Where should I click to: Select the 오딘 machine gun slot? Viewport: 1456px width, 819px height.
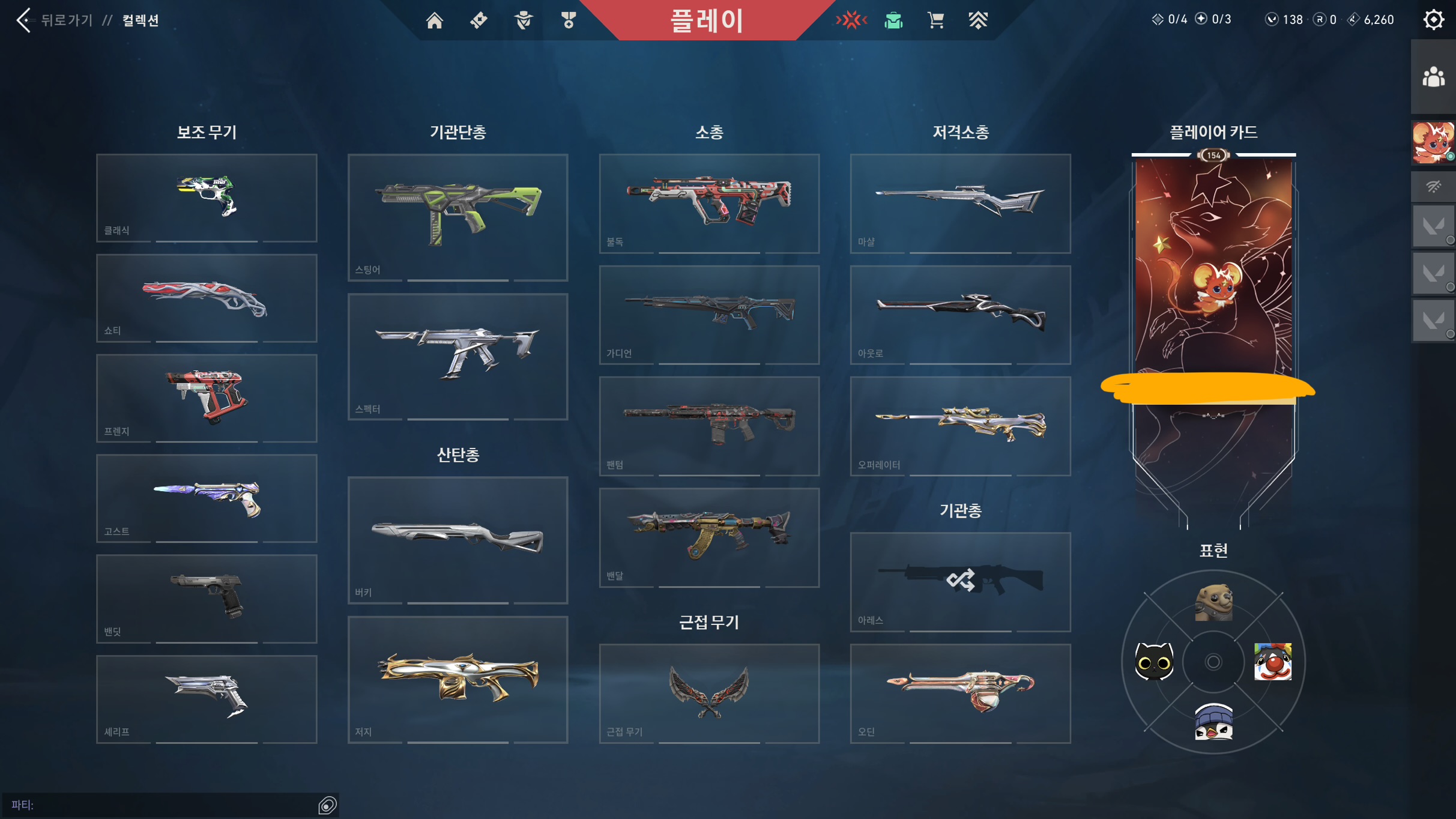pyautogui.click(x=960, y=694)
